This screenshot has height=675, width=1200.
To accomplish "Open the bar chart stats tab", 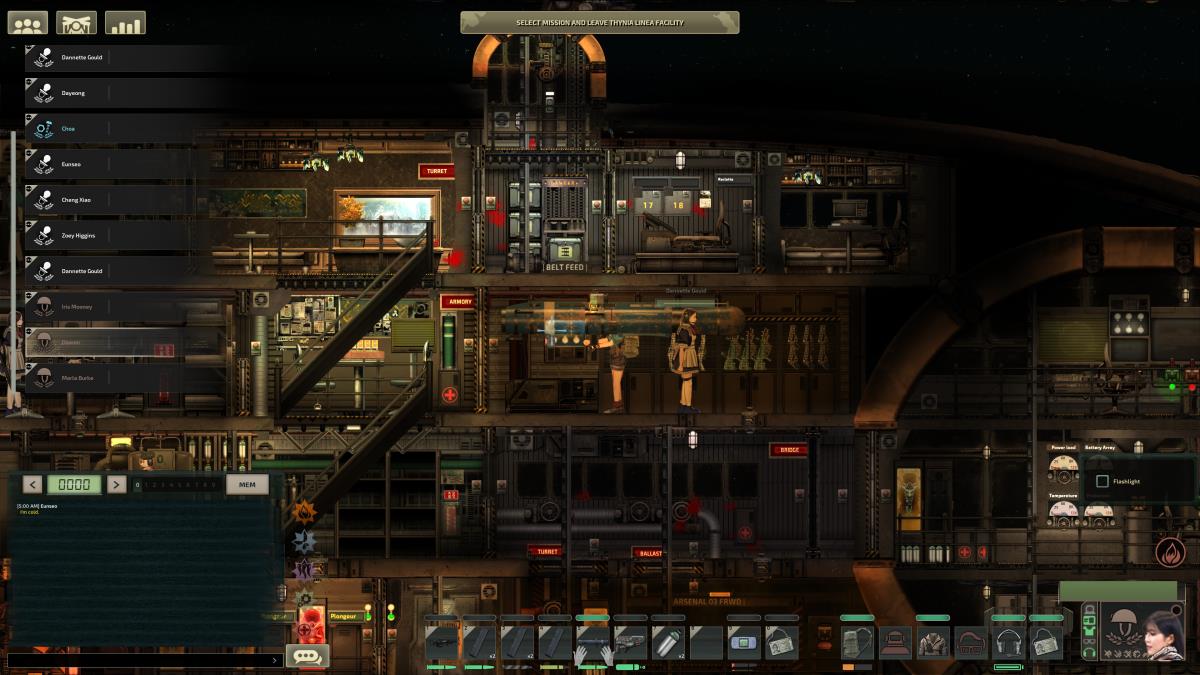I will [x=125, y=23].
